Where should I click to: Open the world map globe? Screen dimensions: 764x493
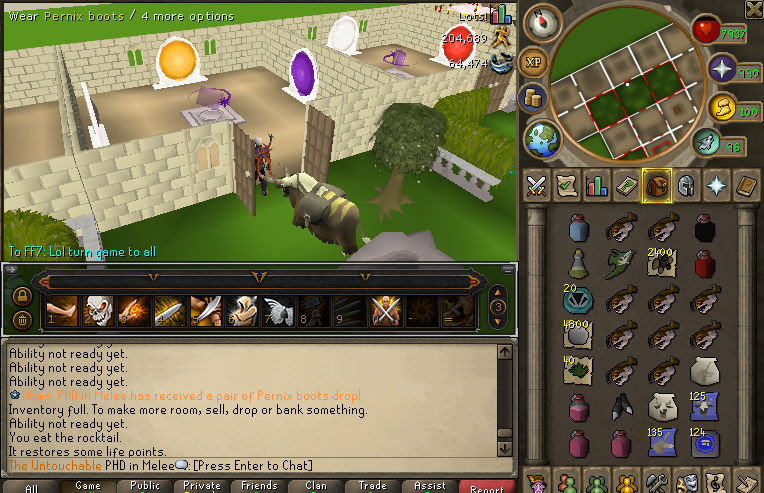[x=544, y=137]
